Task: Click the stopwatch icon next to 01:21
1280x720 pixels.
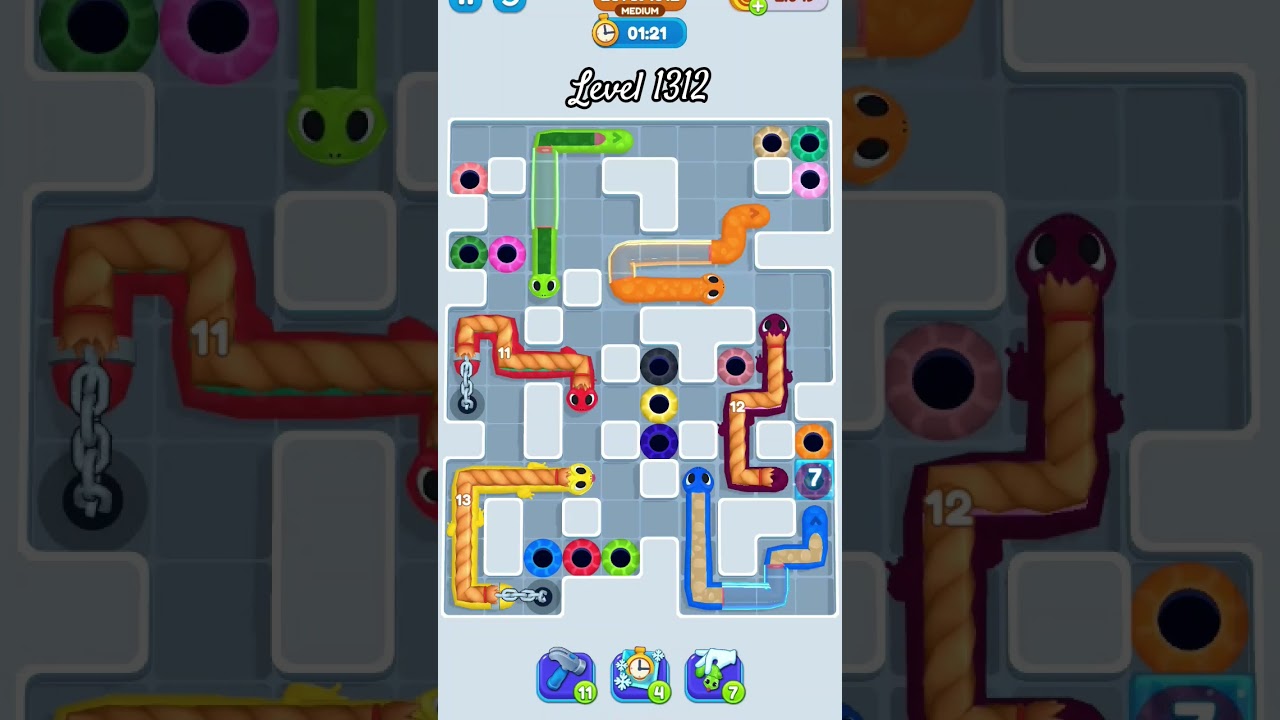Action: tap(604, 31)
